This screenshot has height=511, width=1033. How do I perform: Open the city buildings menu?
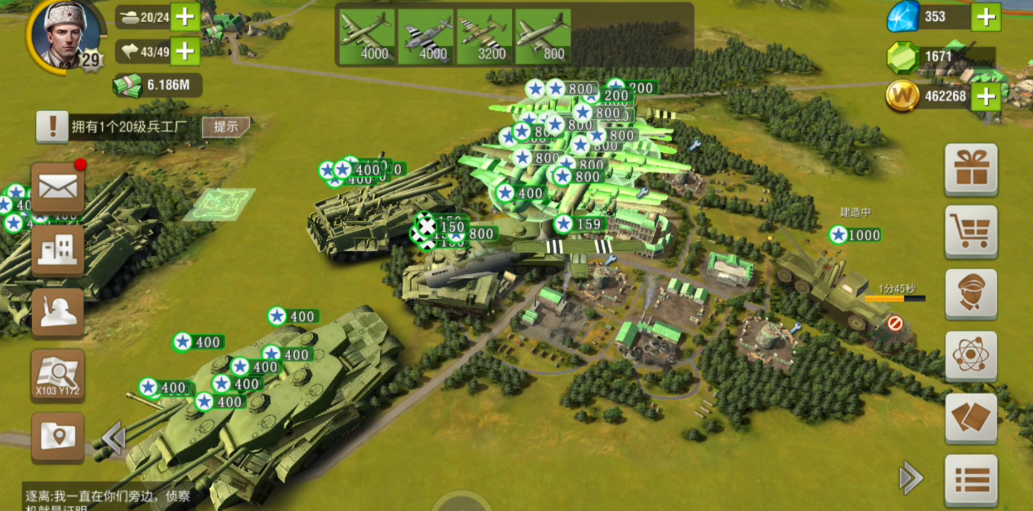(x=58, y=248)
